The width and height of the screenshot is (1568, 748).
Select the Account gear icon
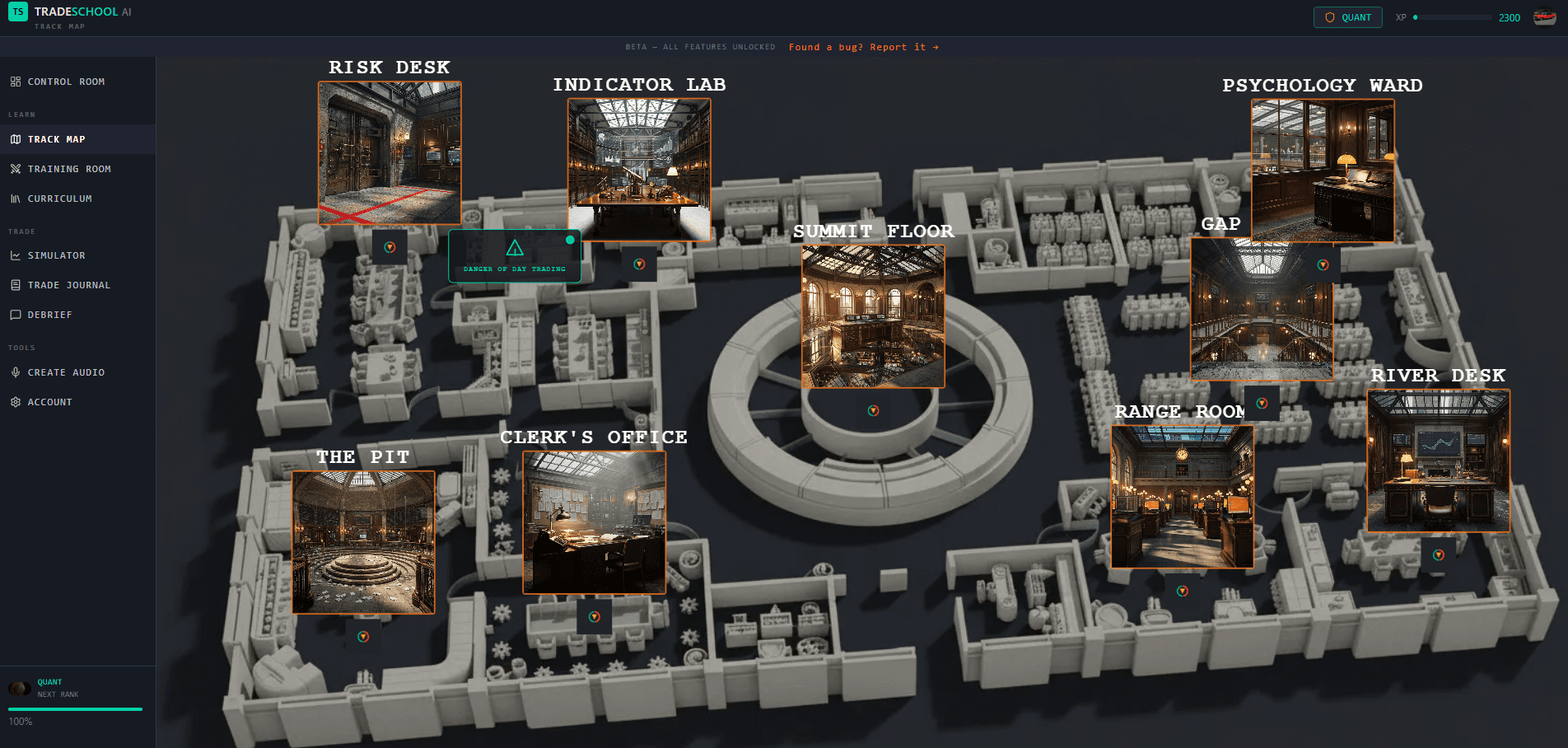click(x=15, y=402)
